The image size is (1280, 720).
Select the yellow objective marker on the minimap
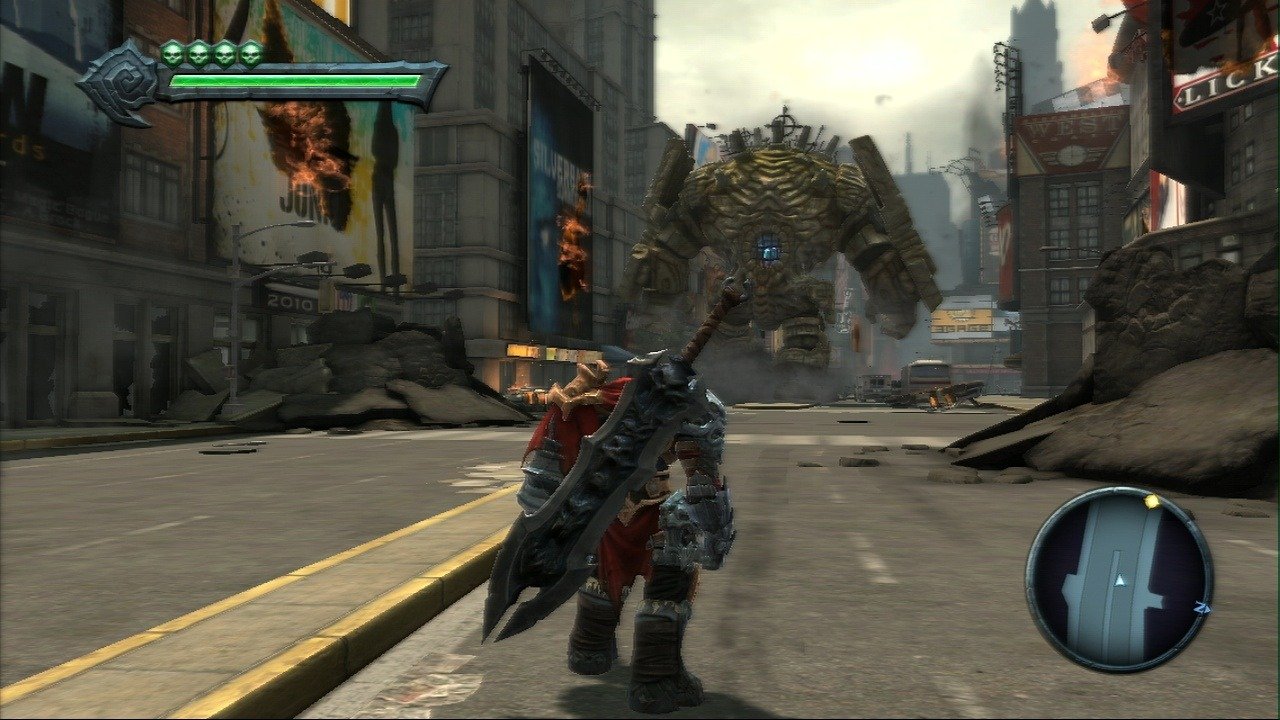click(x=1151, y=502)
